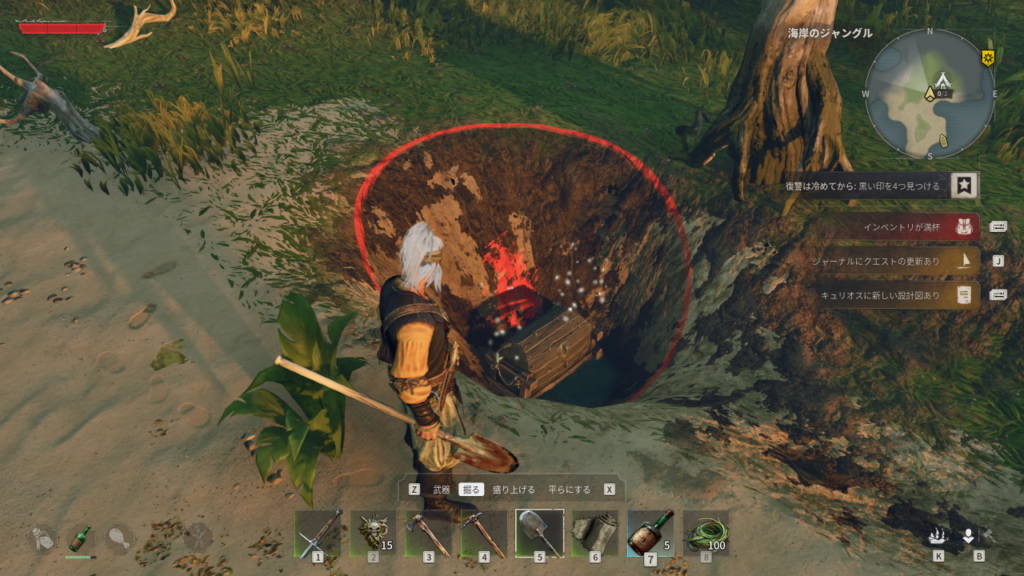This screenshot has width=1024, height=576.
Task: Switch to the 武器 mode
Action: pos(441,490)
